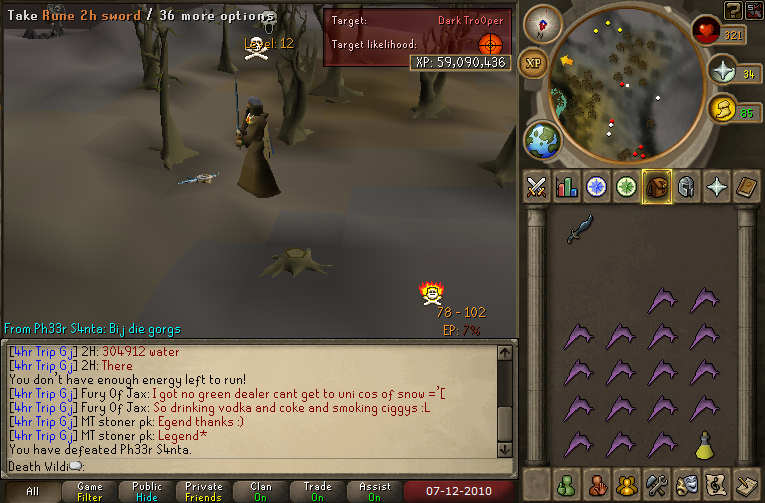The height and width of the screenshot is (503, 765).
Task: Open the worn equipment helmet tab
Action: tap(686, 187)
